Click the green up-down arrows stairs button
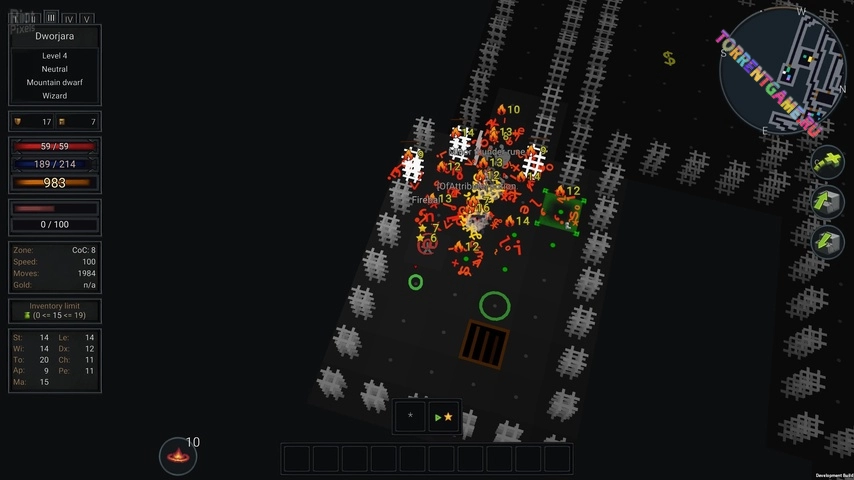 point(826,241)
